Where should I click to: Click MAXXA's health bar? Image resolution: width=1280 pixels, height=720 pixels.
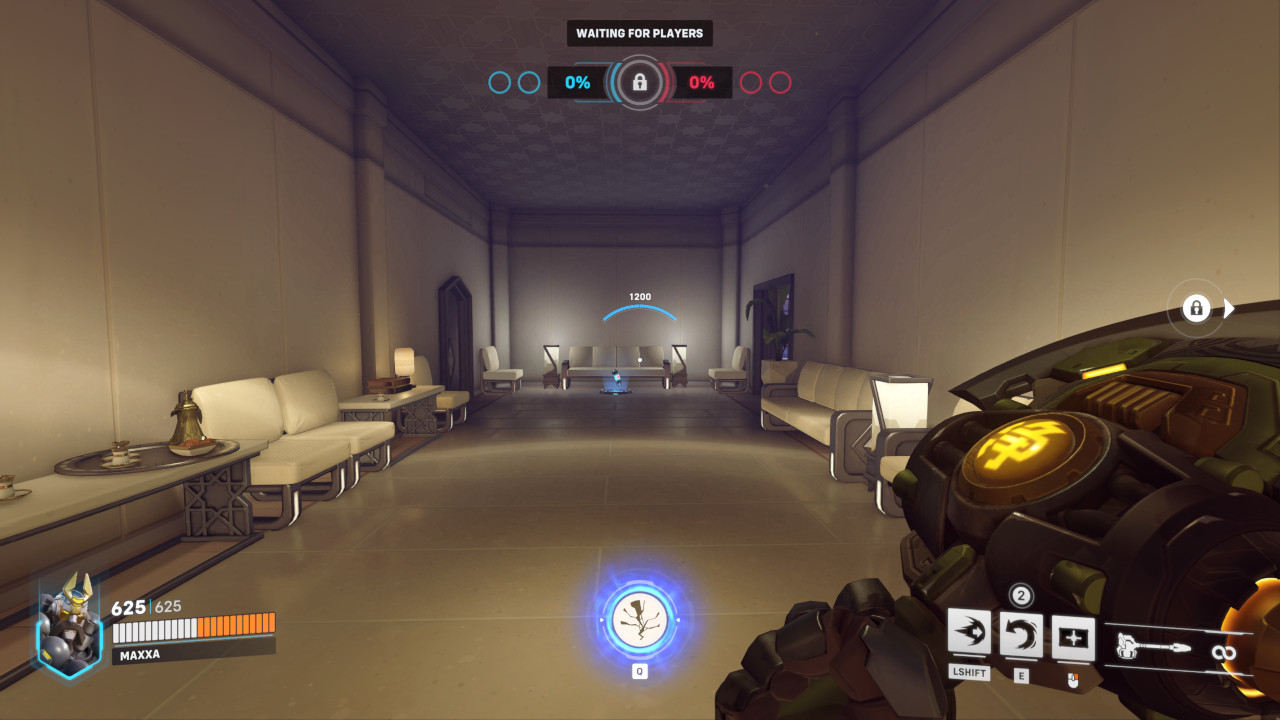[193, 630]
